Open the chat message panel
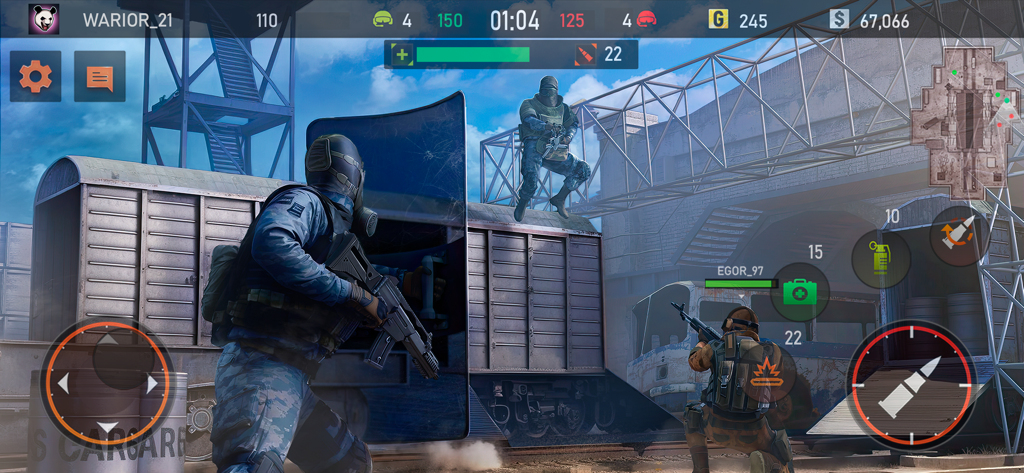The image size is (1024, 473). coord(100,77)
